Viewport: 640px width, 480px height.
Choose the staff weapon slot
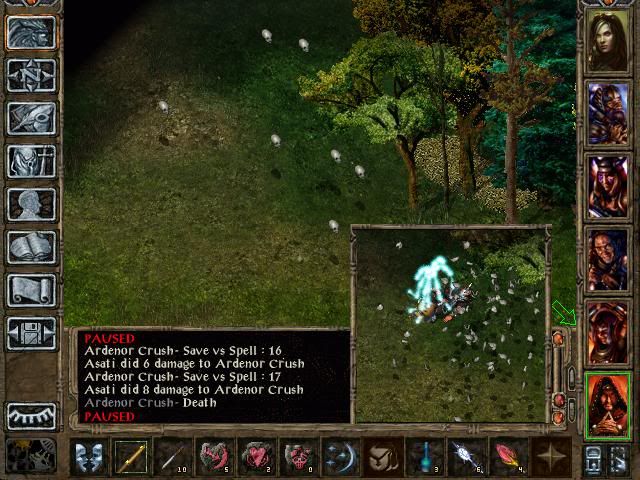[131, 456]
